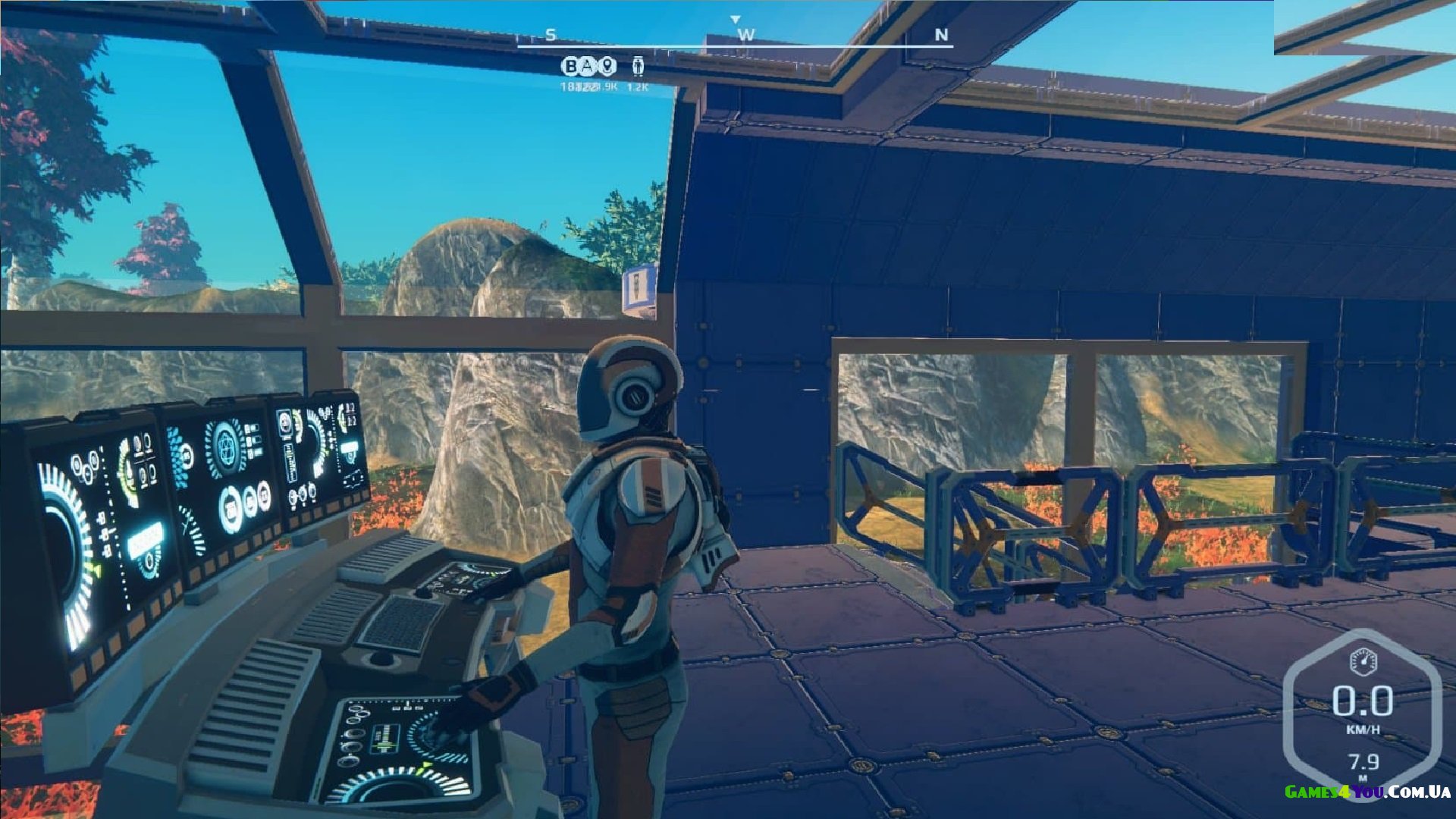Open the Games4You.com.ua watermark link
This screenshot has width=1456, height=819.
click(1367, 792)
